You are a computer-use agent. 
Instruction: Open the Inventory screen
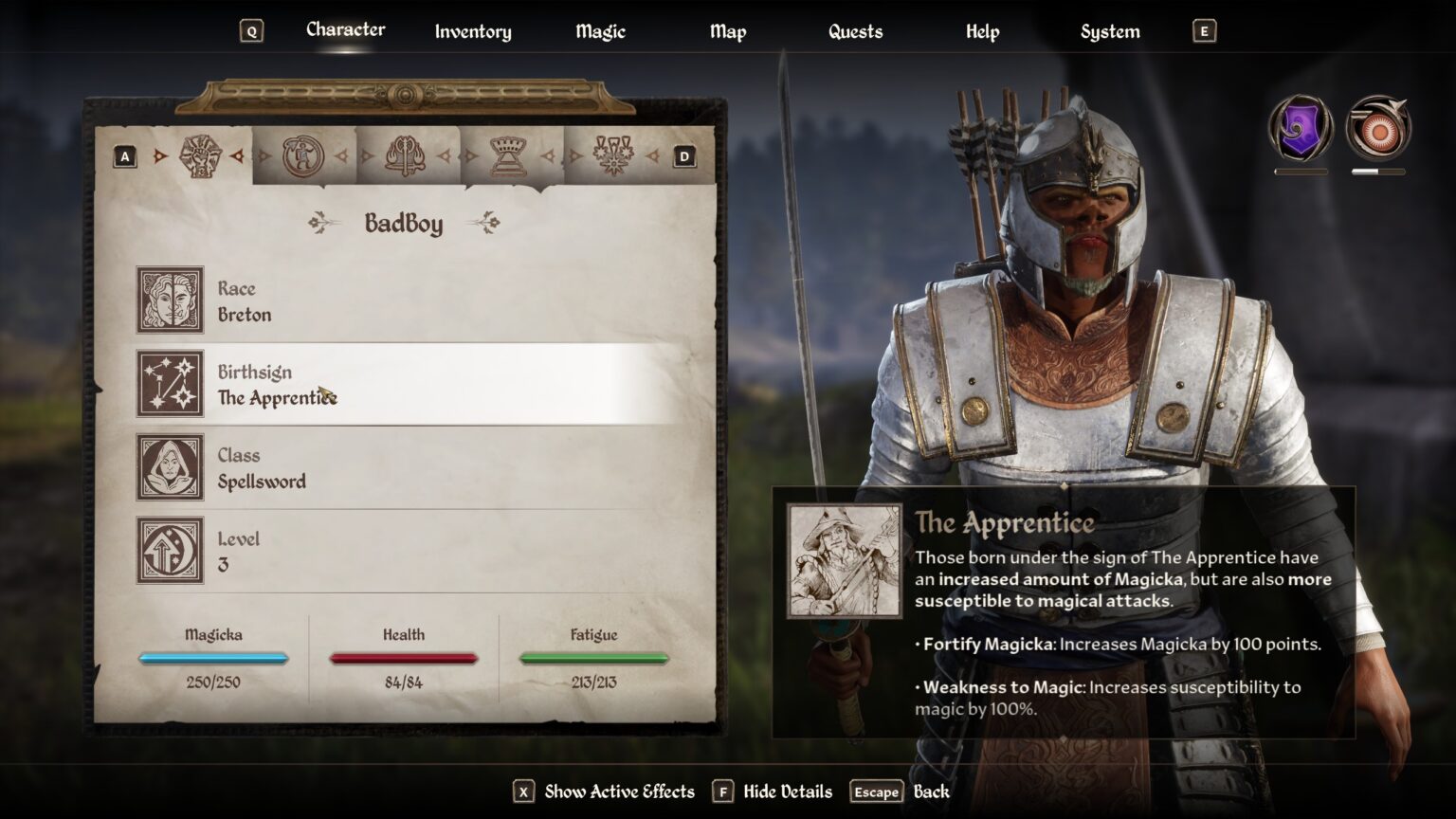click(x=473, y=31)
